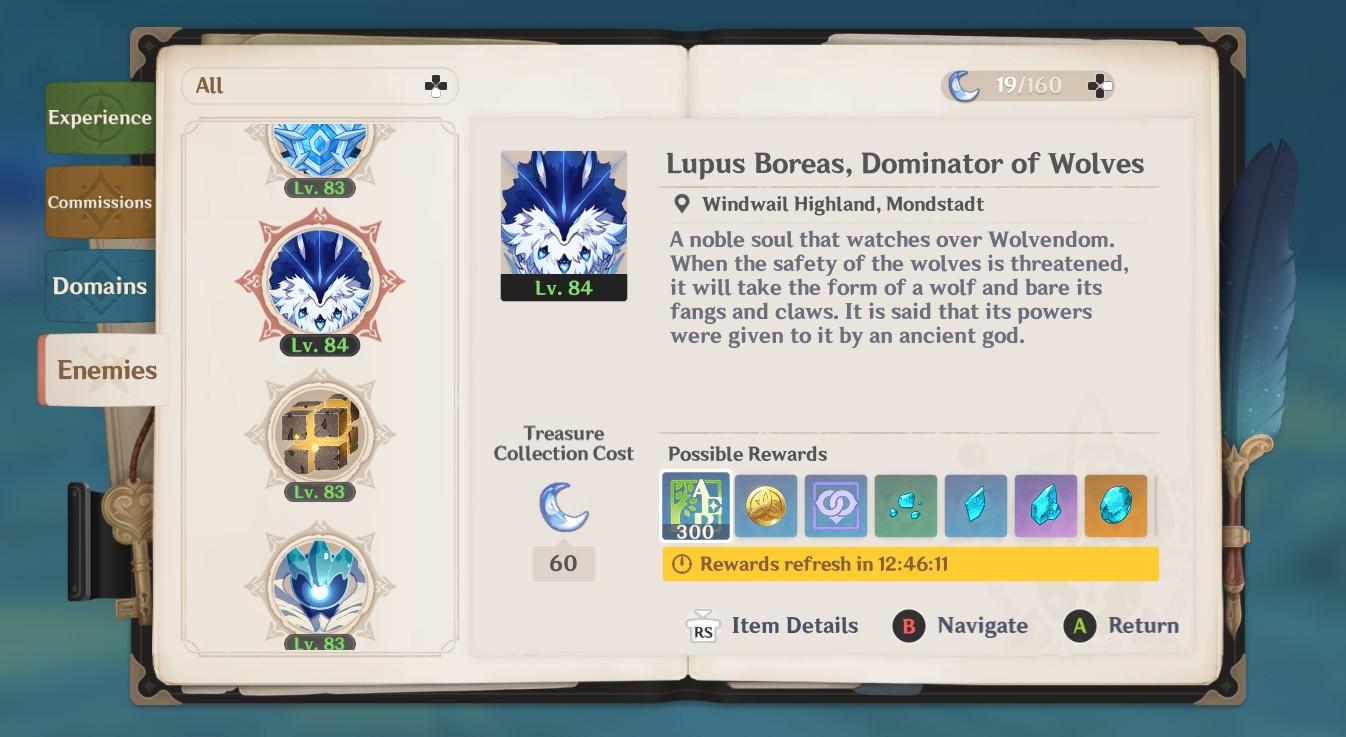Click the Original Resin moon icon
Screen dimensions: 1346x737
click(963, 86)
